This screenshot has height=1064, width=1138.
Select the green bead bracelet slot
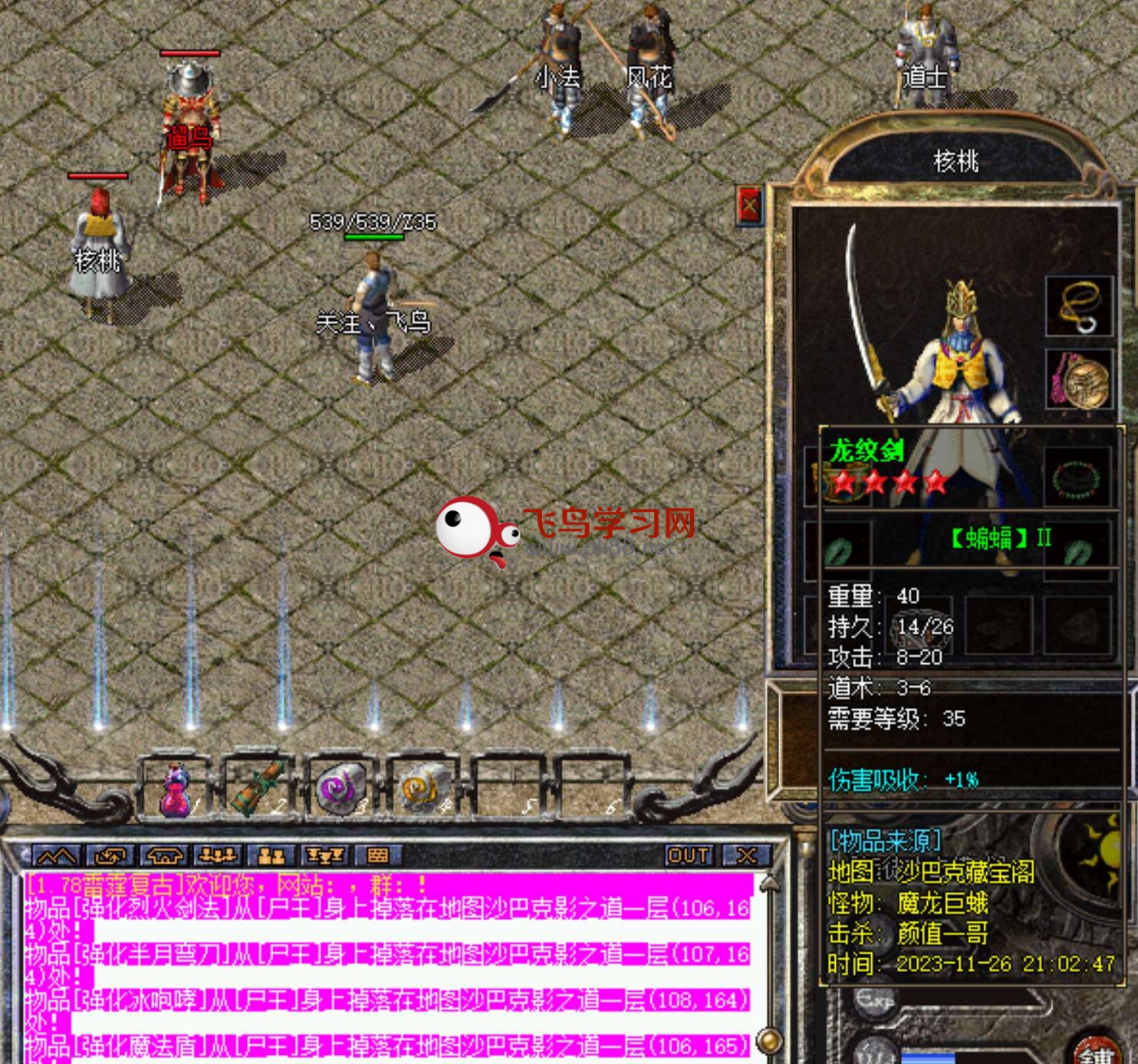pos(1077,478)
